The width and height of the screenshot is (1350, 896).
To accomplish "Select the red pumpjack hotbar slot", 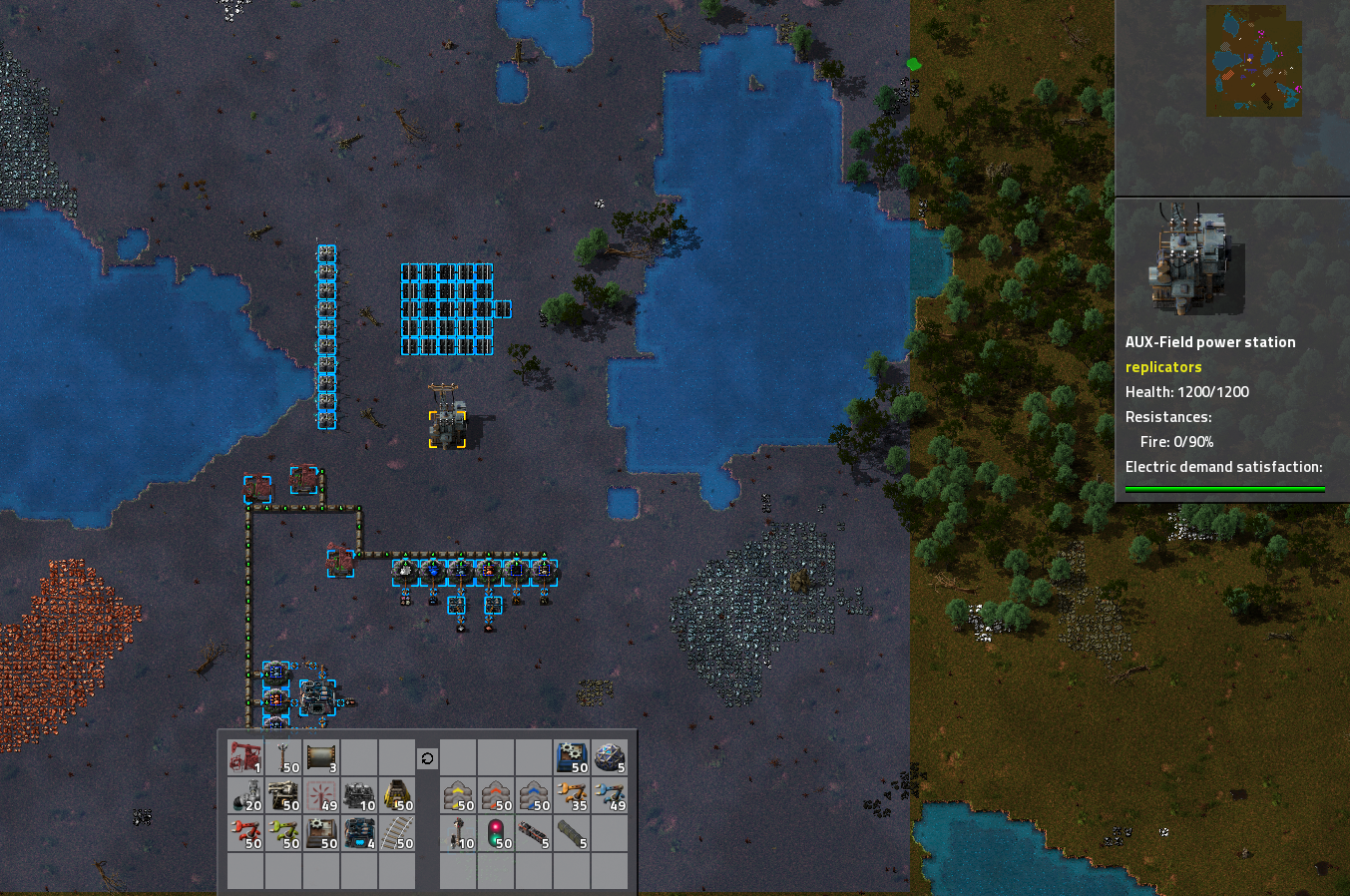I will (x=245, y=758).
